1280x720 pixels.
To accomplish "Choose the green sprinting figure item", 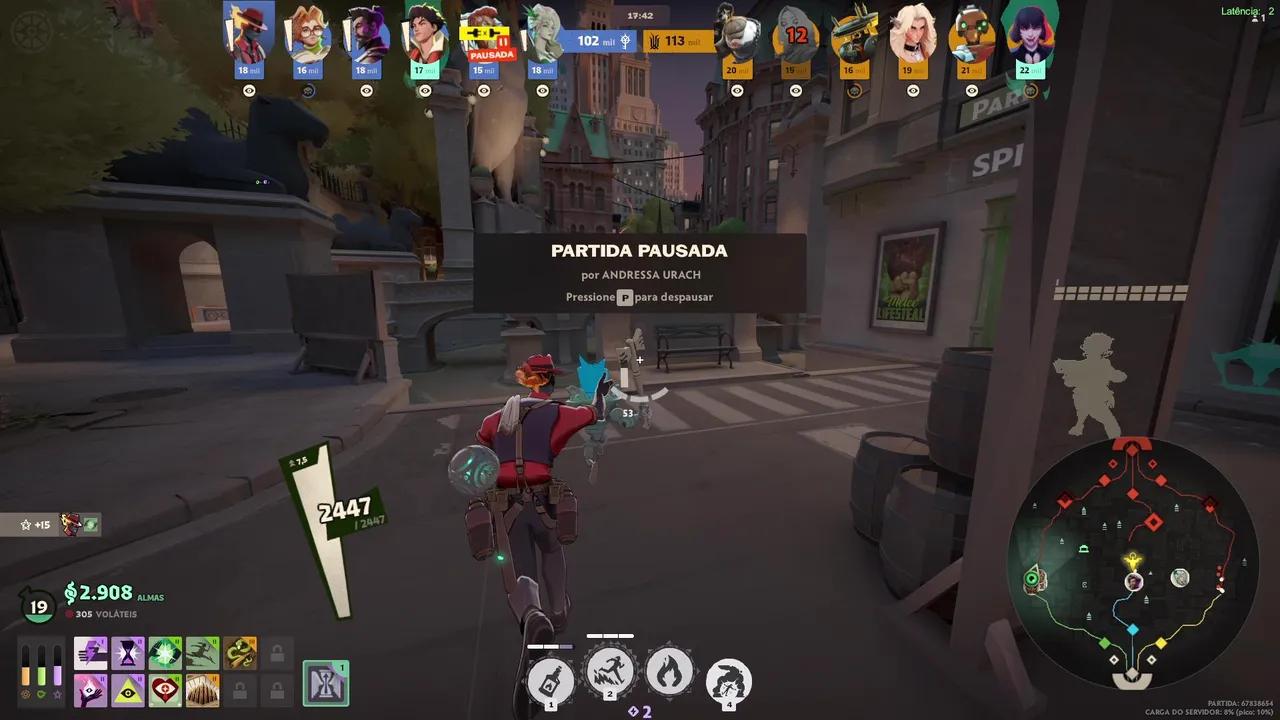I will (202, 653).
